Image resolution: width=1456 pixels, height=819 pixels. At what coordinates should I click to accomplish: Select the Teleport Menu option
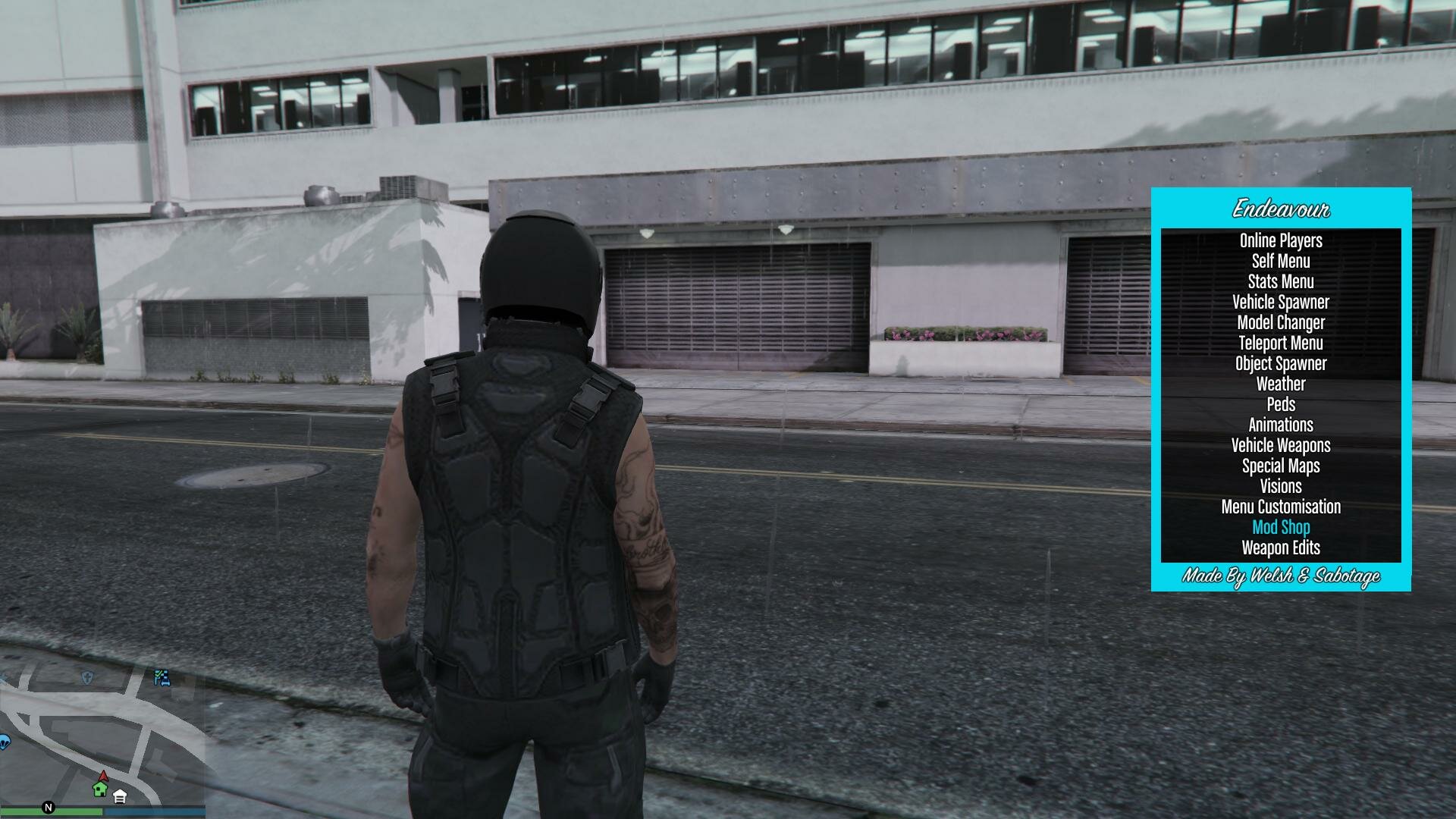coord(1281,344)
